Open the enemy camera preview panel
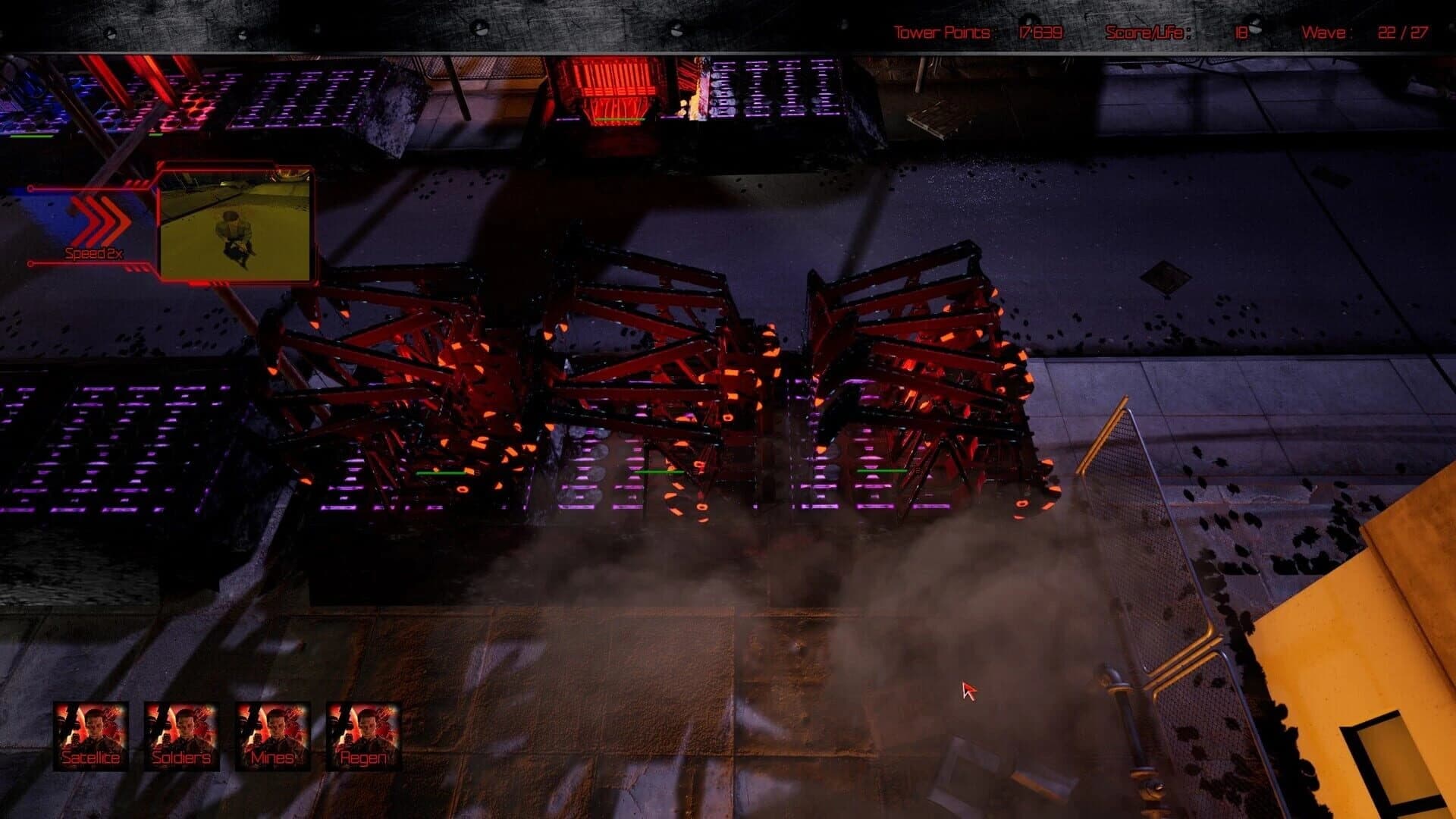This screenshot has width=1456, height=819. tap(235, 224)
